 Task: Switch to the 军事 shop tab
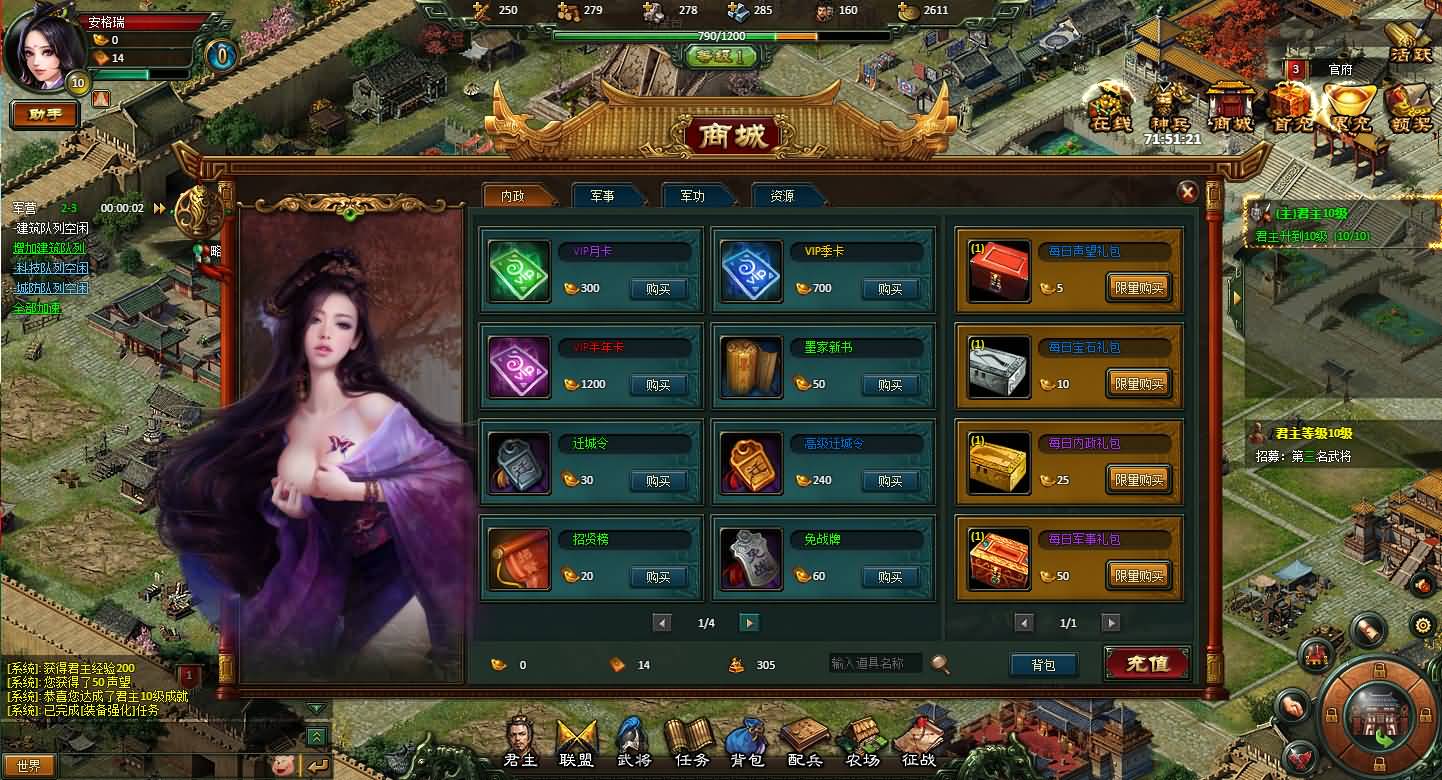point(602,196)
